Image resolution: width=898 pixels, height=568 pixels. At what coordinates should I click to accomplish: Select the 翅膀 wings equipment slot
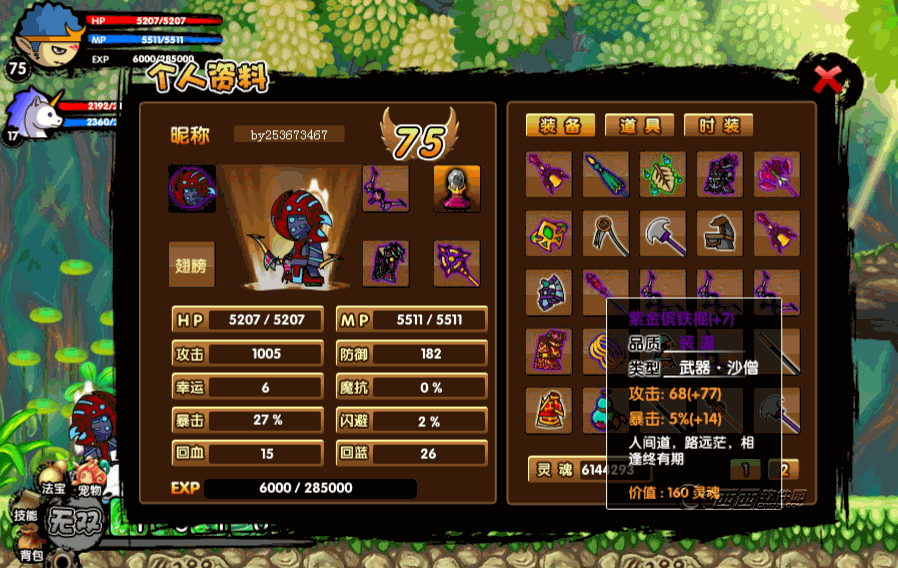click(191, 264)
